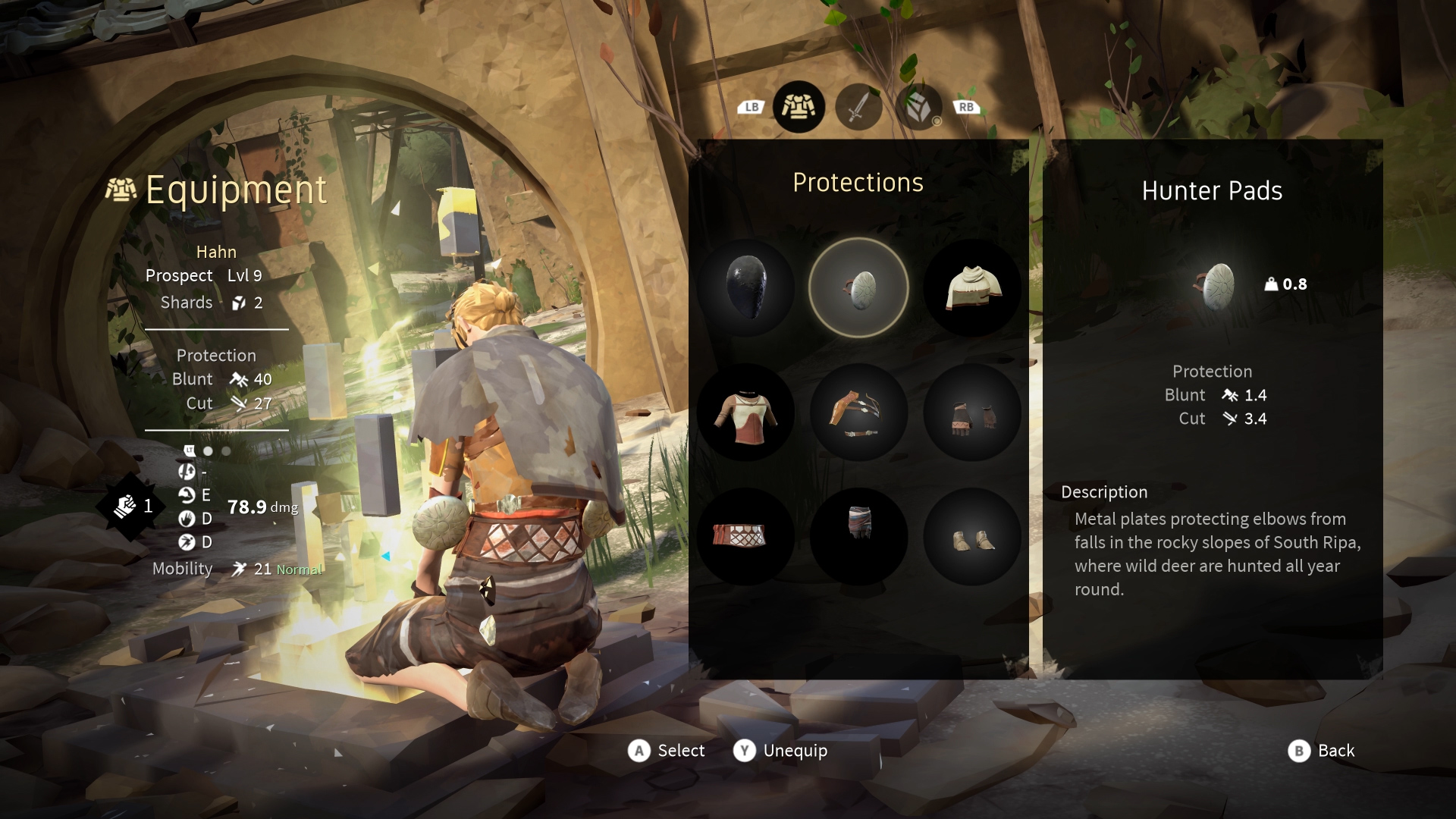Unequip the current protection item
Image resolution: width=1456 pixels, height=819 pixels.
[780, 751]
